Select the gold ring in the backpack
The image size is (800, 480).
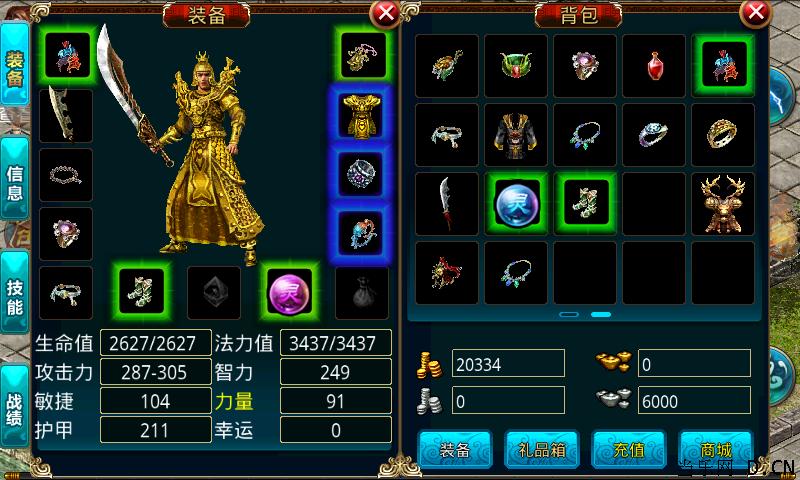pos(723,135)
